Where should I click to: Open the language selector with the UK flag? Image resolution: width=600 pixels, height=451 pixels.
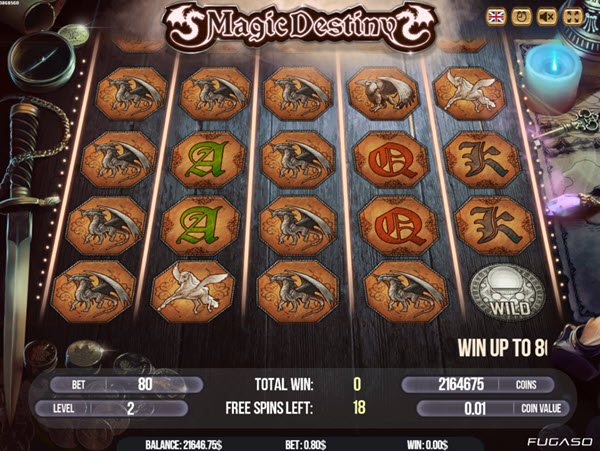pyautogui.click(x=495, y=16)
